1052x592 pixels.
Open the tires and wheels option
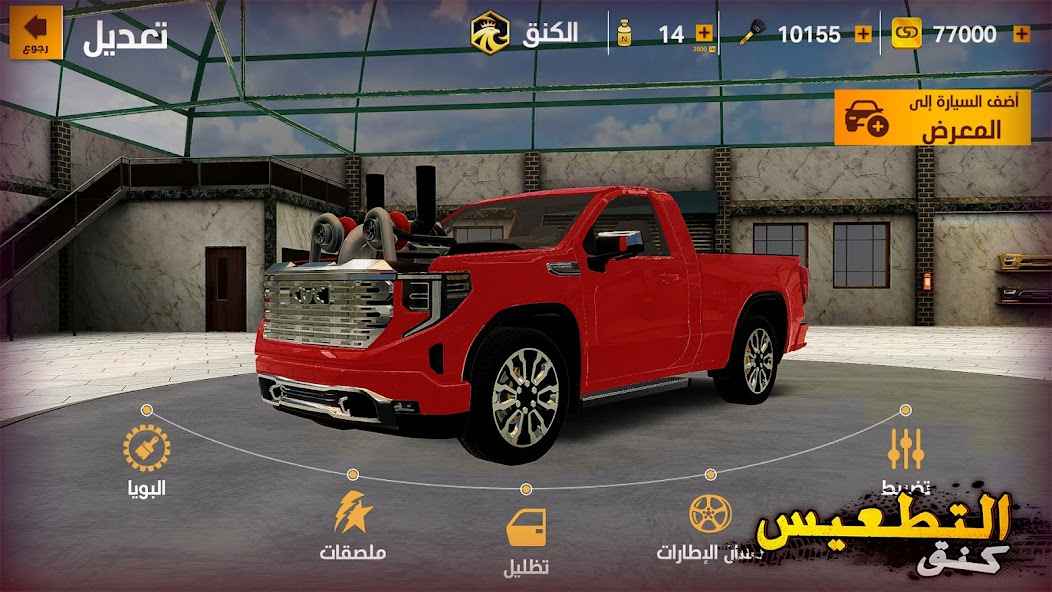pyautogui.click(x=710, y=514)
